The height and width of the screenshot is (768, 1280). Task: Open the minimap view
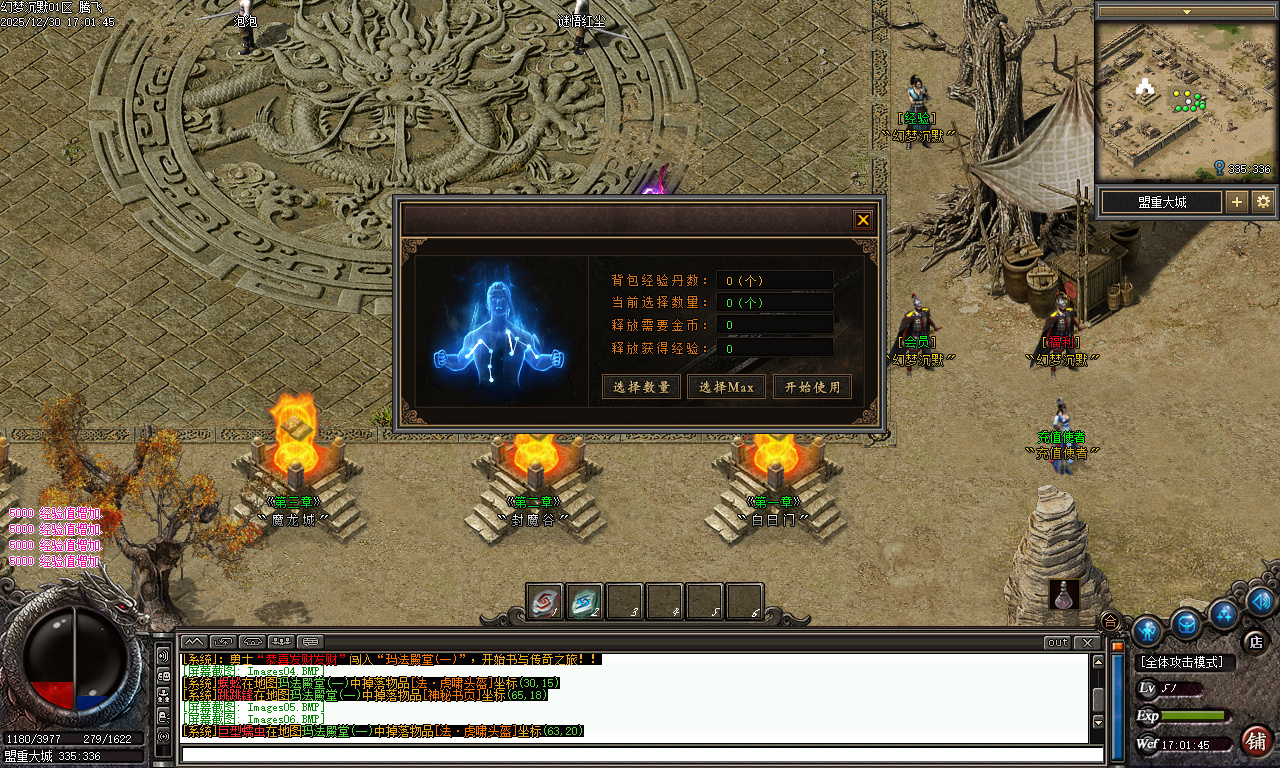click(x=1185, y=100)
